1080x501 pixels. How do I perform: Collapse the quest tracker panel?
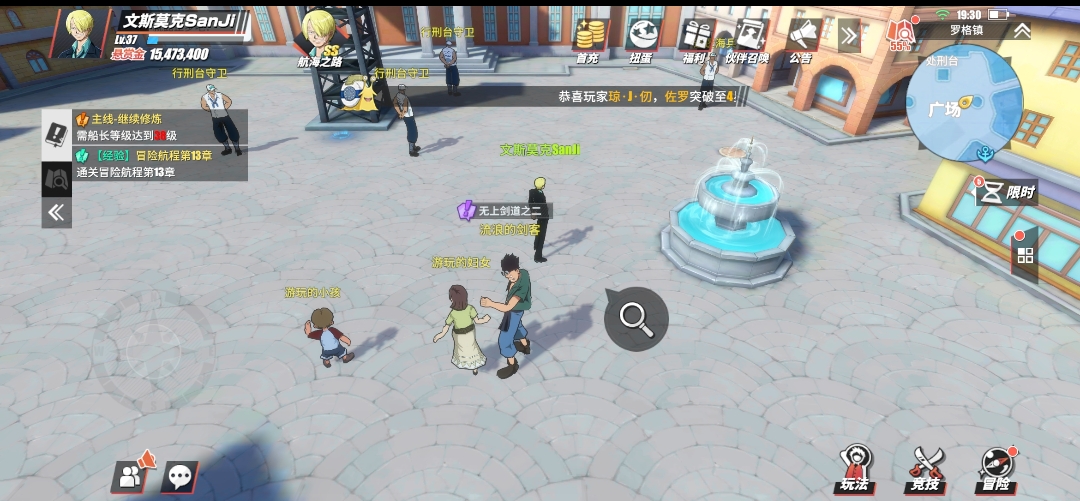(x=56, y=212)
